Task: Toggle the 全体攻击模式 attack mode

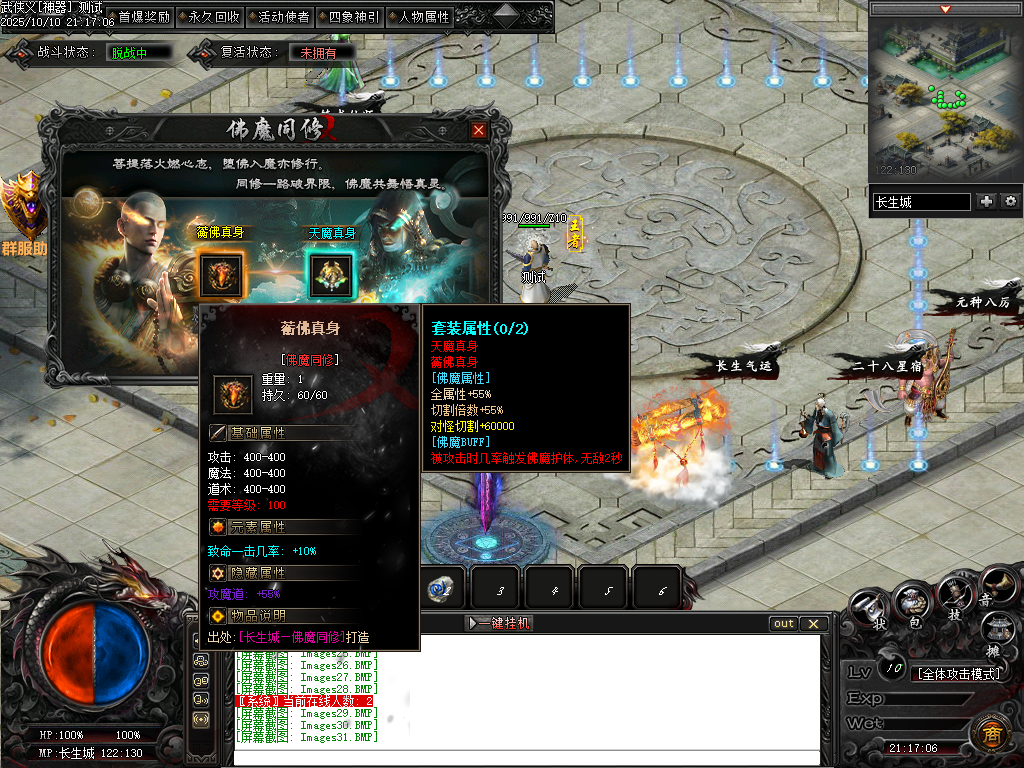Action: (959, 673)
